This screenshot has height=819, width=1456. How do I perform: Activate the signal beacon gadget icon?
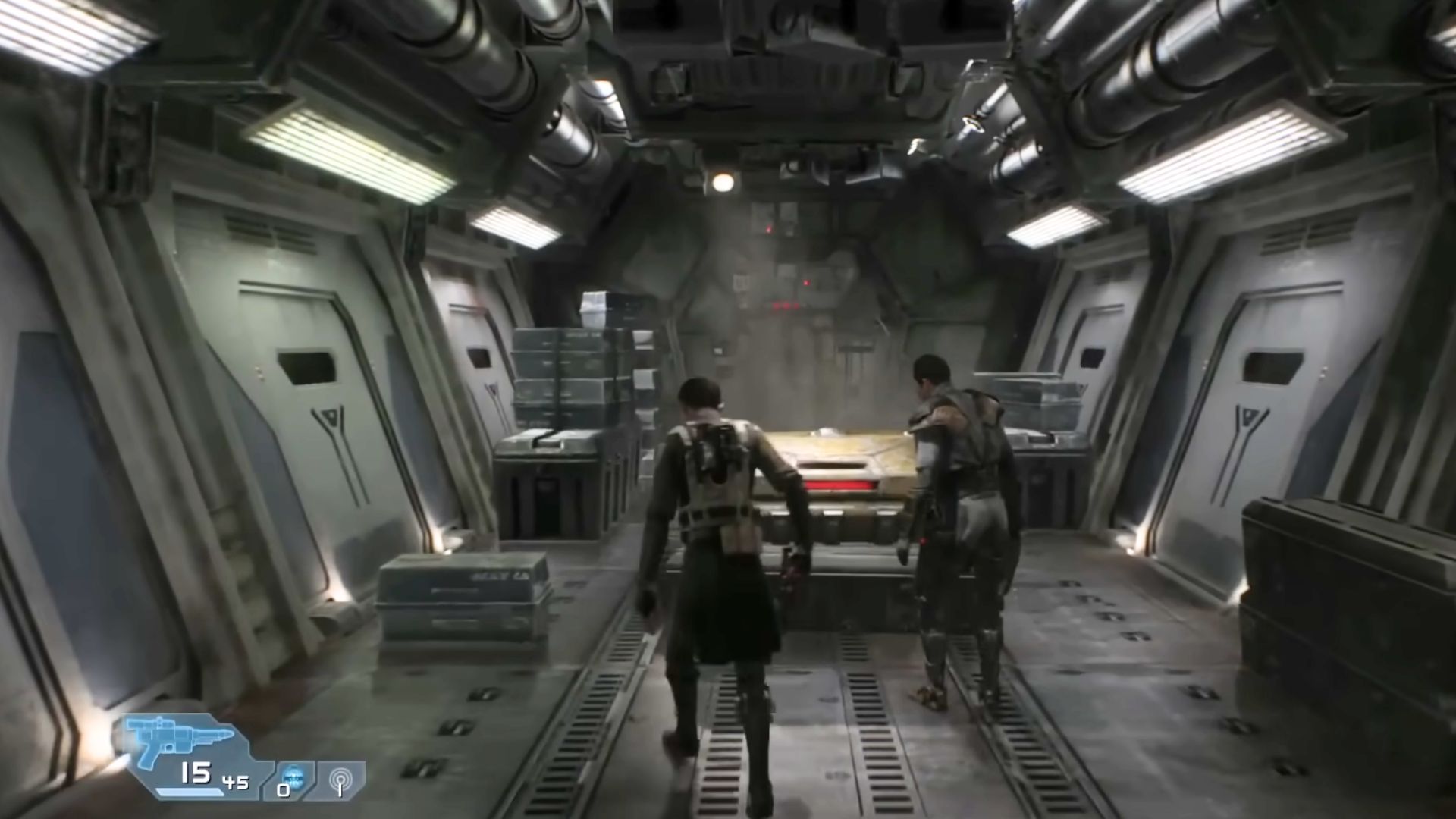point(340,780)
